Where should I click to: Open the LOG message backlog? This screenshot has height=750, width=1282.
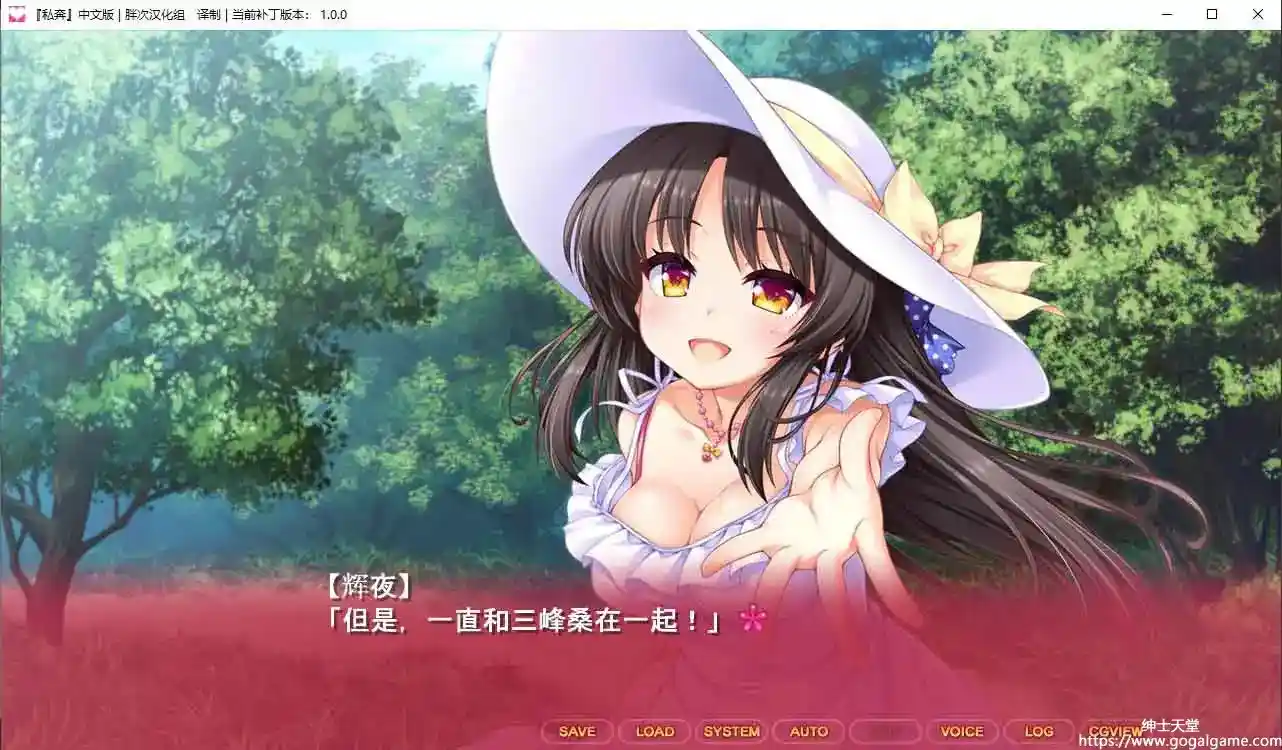click(1039, 731)
